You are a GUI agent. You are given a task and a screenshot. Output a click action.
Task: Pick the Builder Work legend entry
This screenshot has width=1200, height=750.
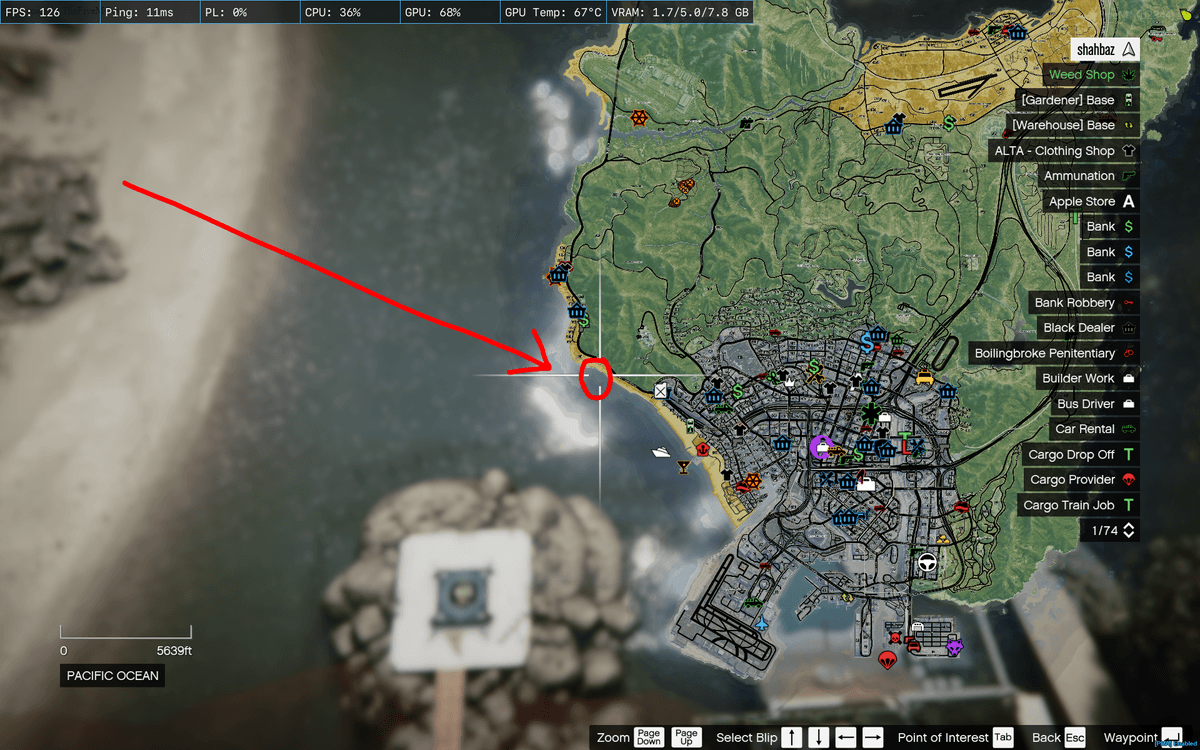coord(1088,378)
